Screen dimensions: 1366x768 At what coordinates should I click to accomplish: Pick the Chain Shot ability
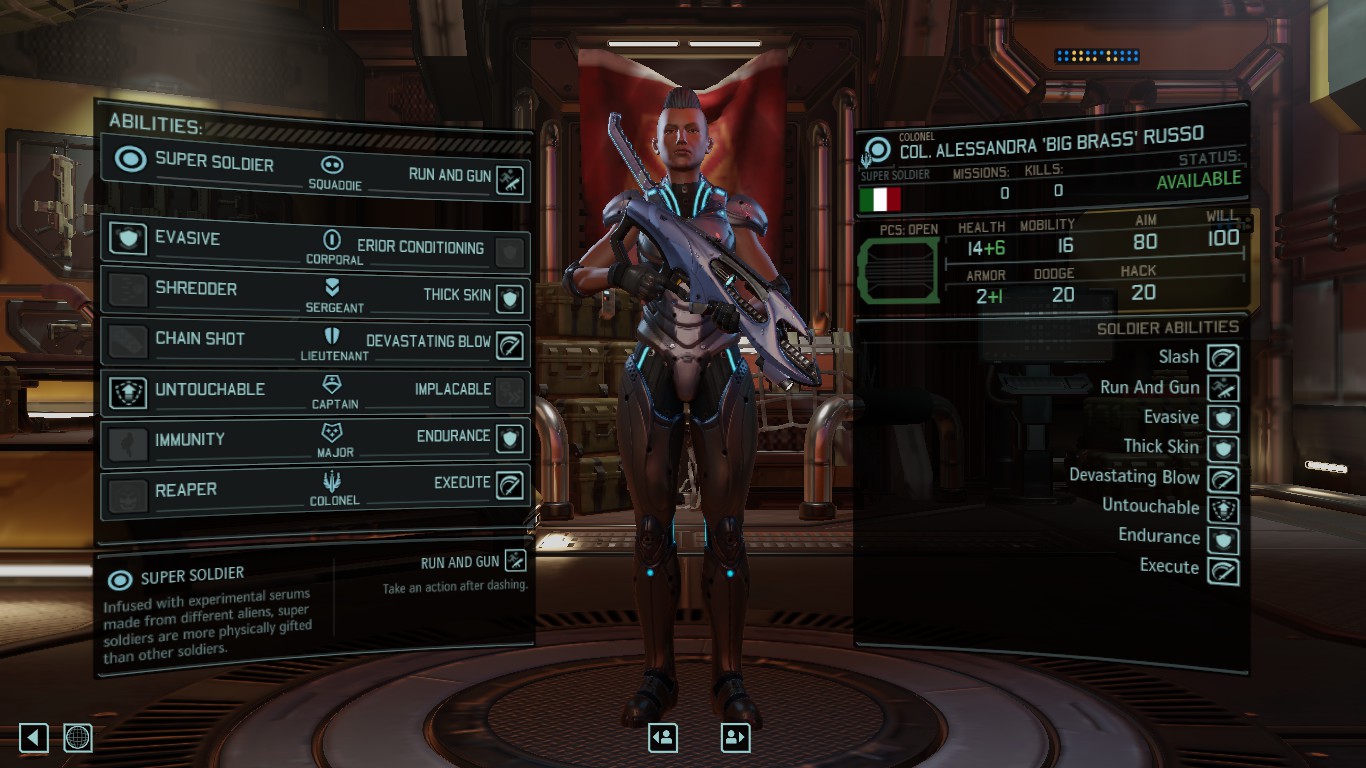point(128,340)
